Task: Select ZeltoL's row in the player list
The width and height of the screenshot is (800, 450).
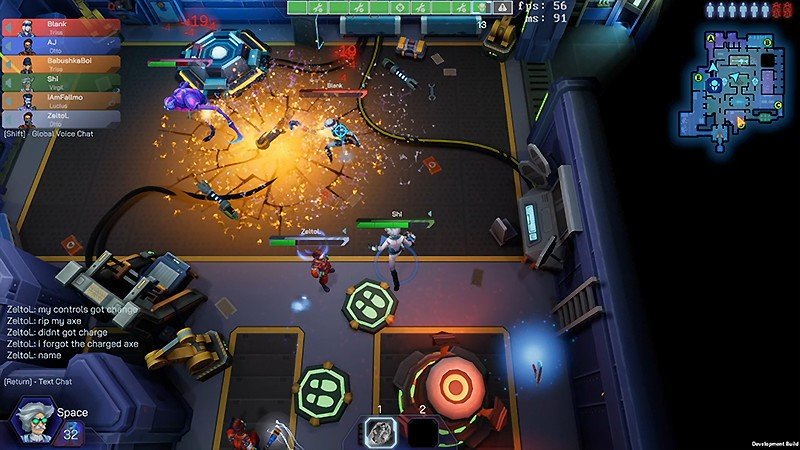Action: [x=60, y=117]
